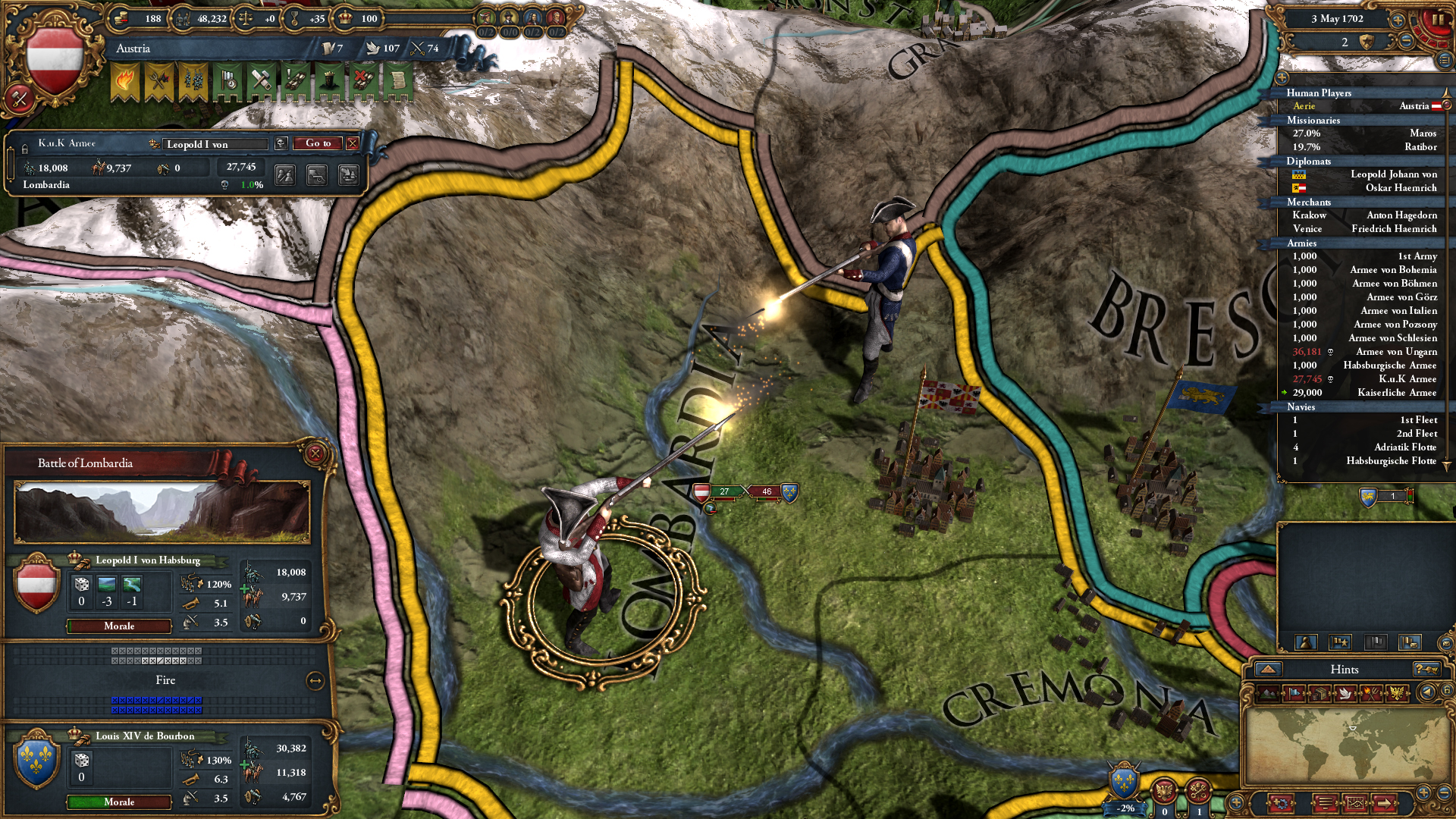The width and height of the screenshot is (1456, 819).
Task: Switch to the trade goods crate map mode
Action: [1319, 693]
